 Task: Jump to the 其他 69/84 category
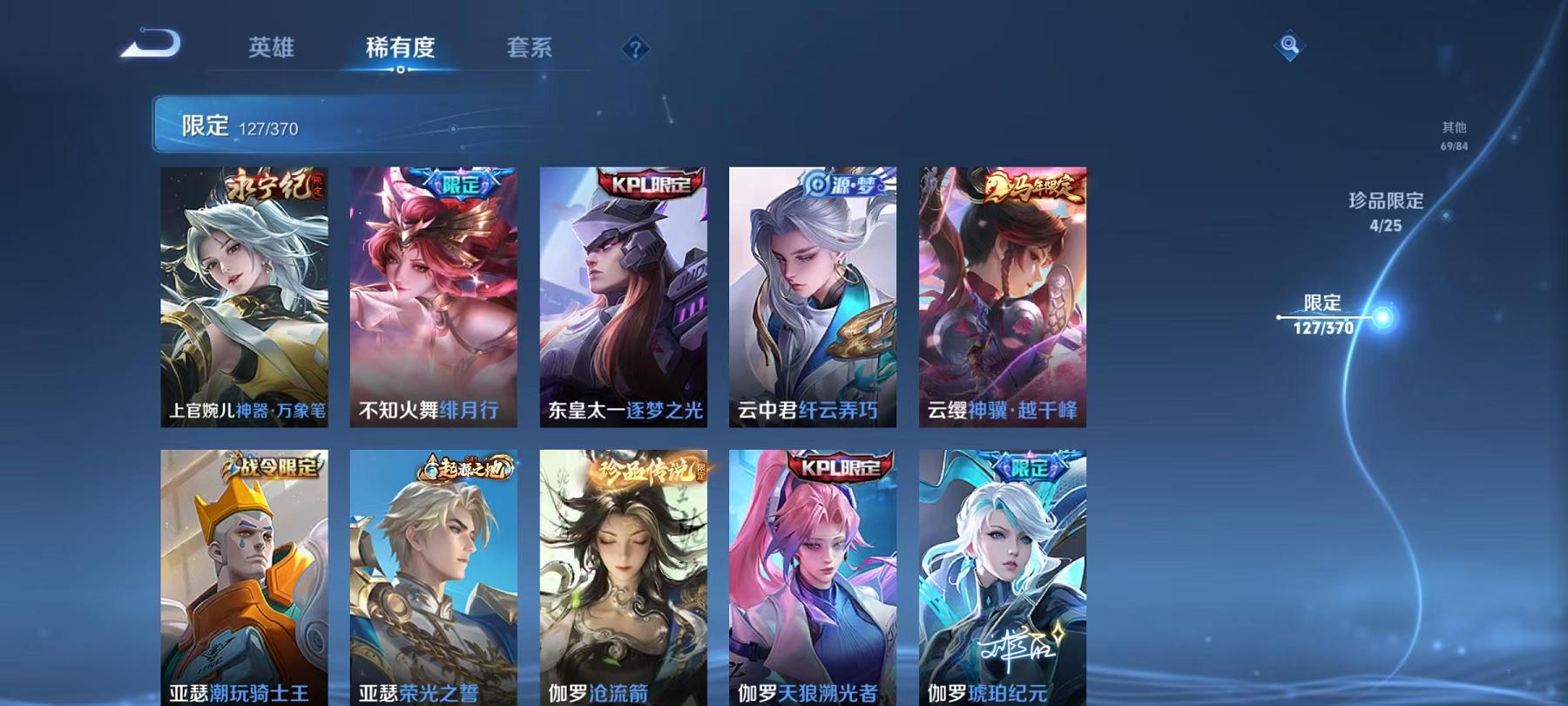(1455, 135)
